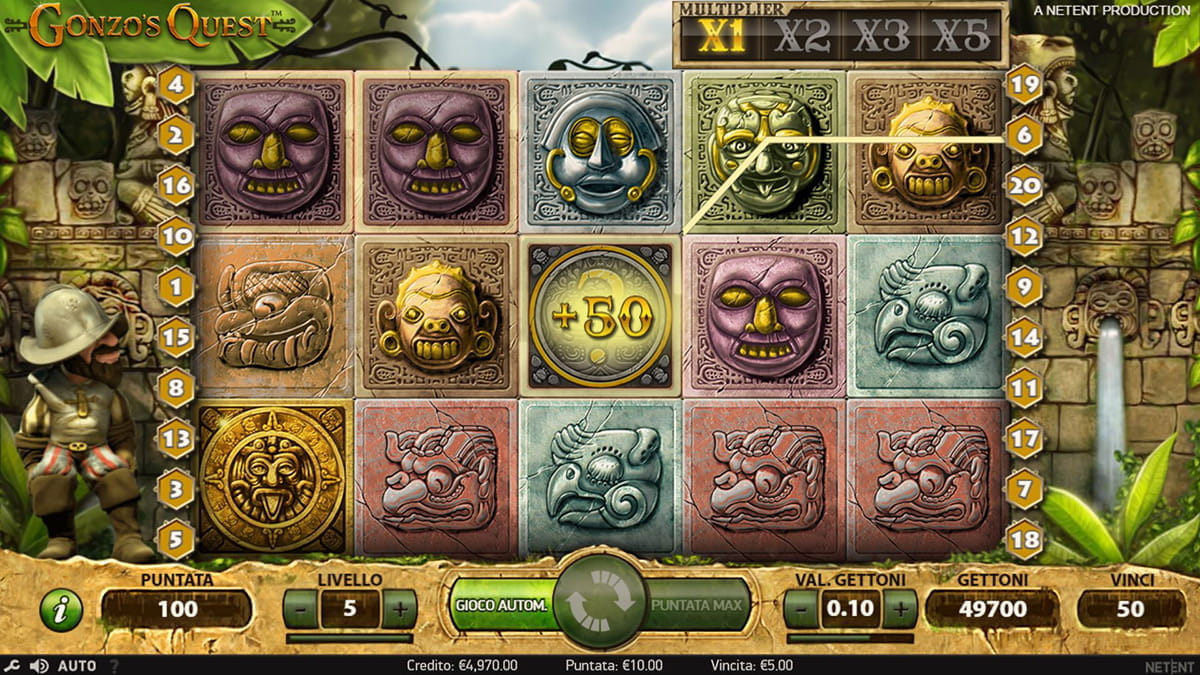The width and height of the screenshot is (1200, 675).
Task: Decrease the Livello bet level
Action: [300, 608]
